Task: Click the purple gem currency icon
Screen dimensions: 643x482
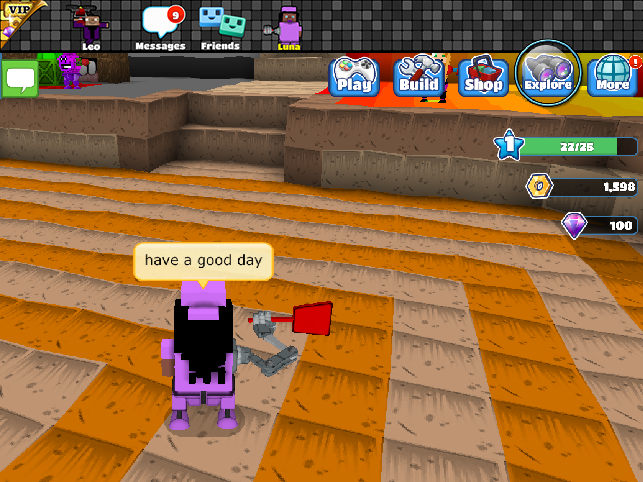Action: point(573,226)
